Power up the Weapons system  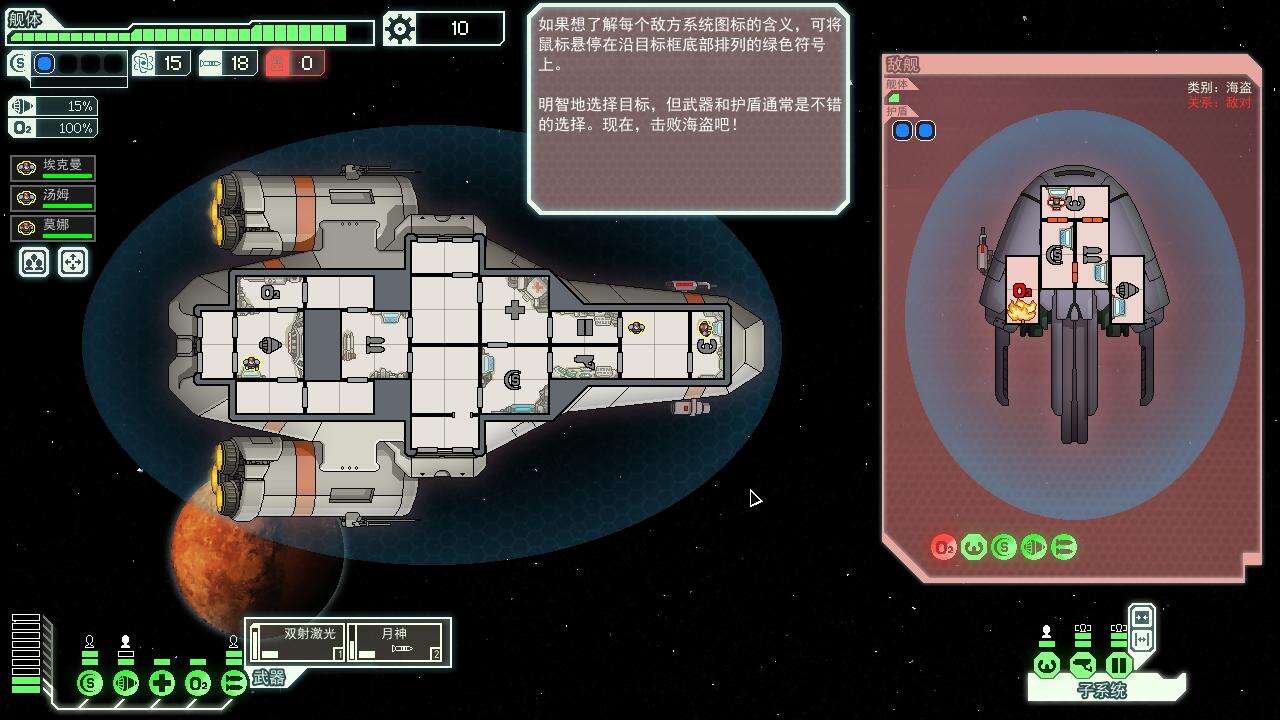pyautogui.click(x=232, y=682)
